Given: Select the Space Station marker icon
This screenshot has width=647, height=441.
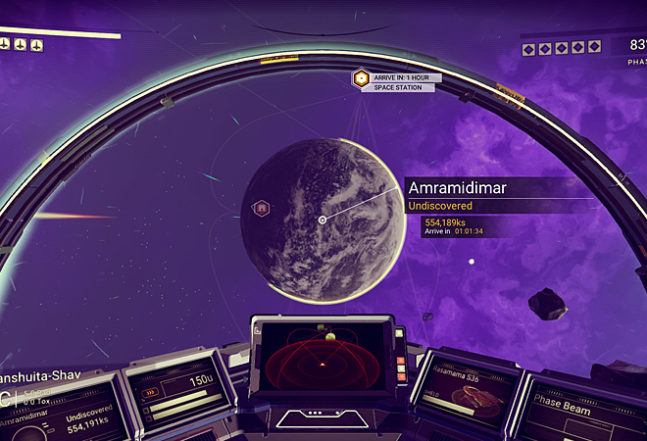Looking at the screenshot, I should pyautogui.click(x=360, y=78).
